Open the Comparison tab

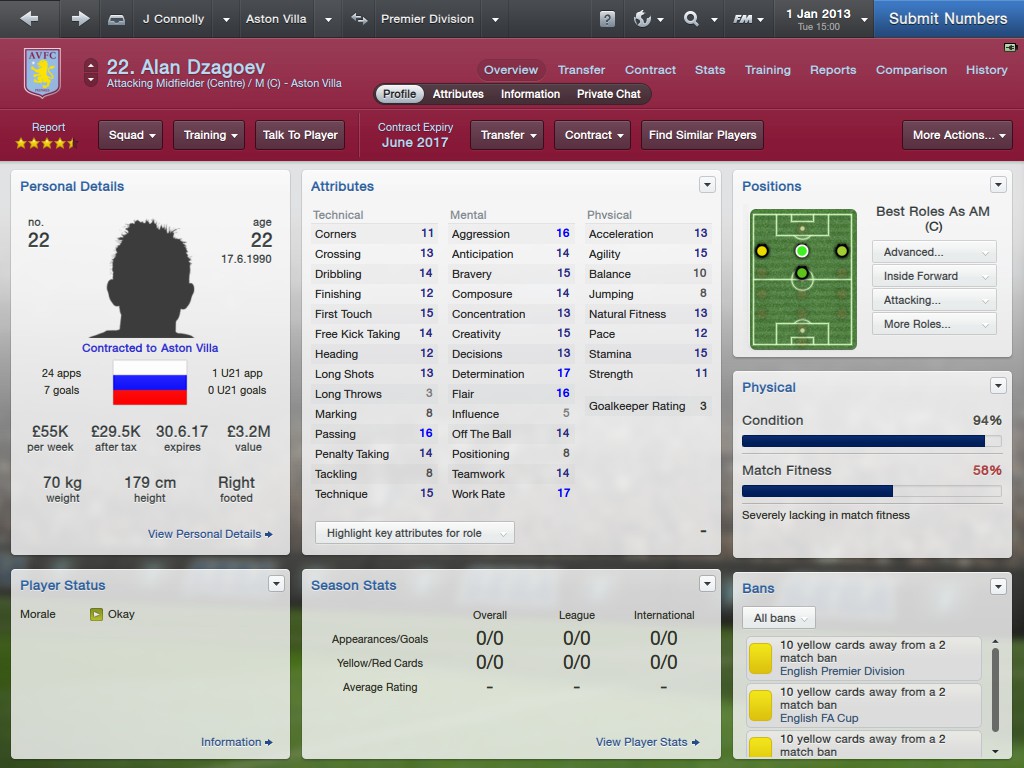click(x=911, y=70)
